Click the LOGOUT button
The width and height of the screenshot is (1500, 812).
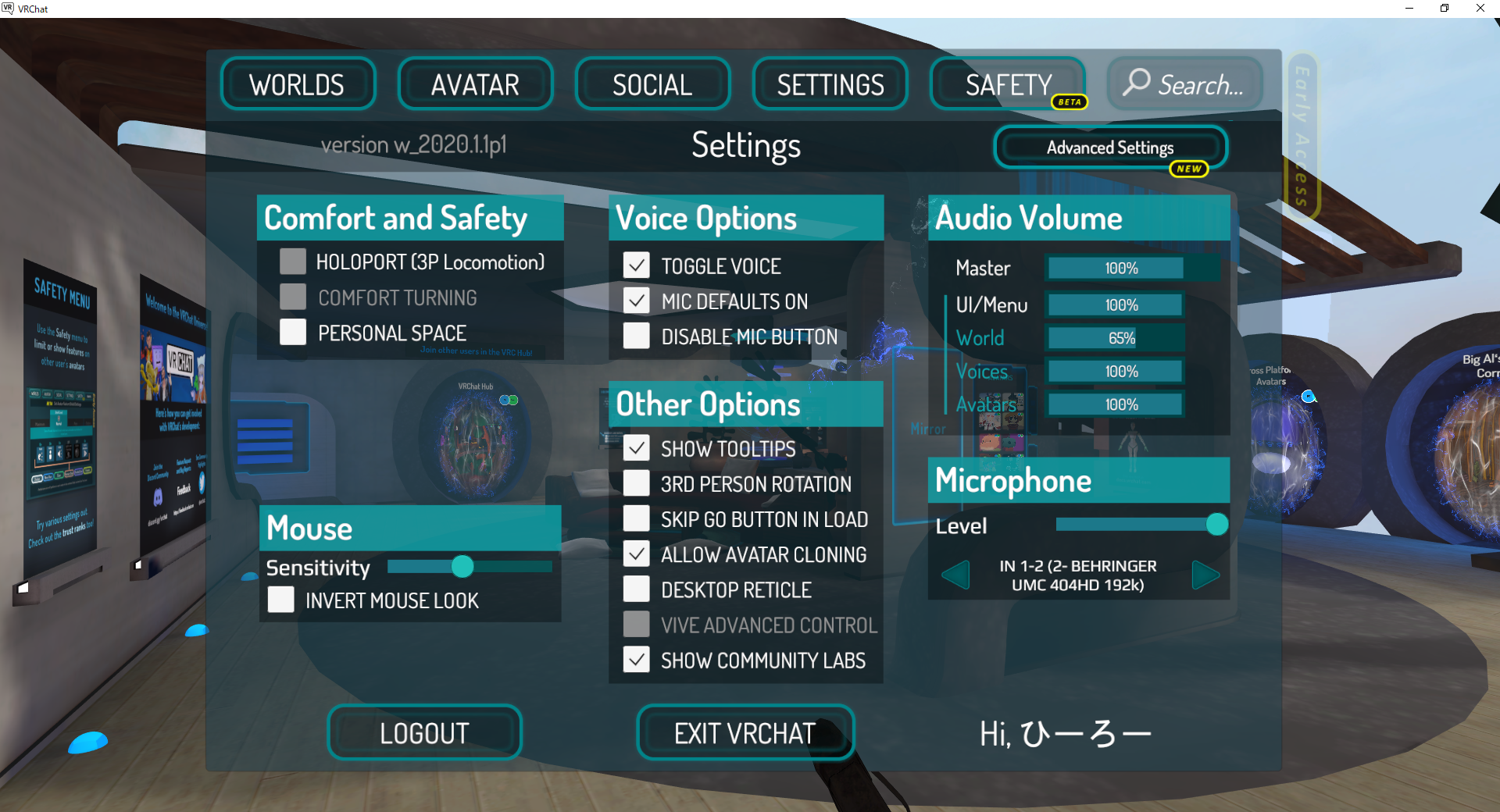point(424,732)
